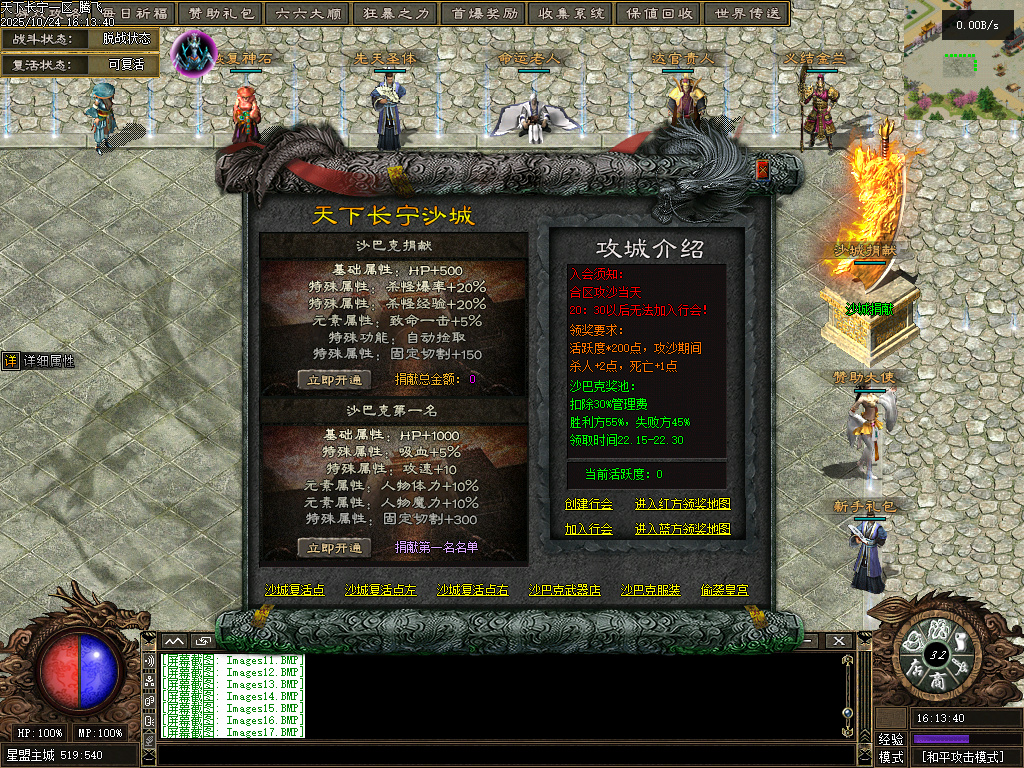Image resolution: width=1024 pixels, height=768 pixels.
Task: Click the minimap in the corner
Action: 962,58
